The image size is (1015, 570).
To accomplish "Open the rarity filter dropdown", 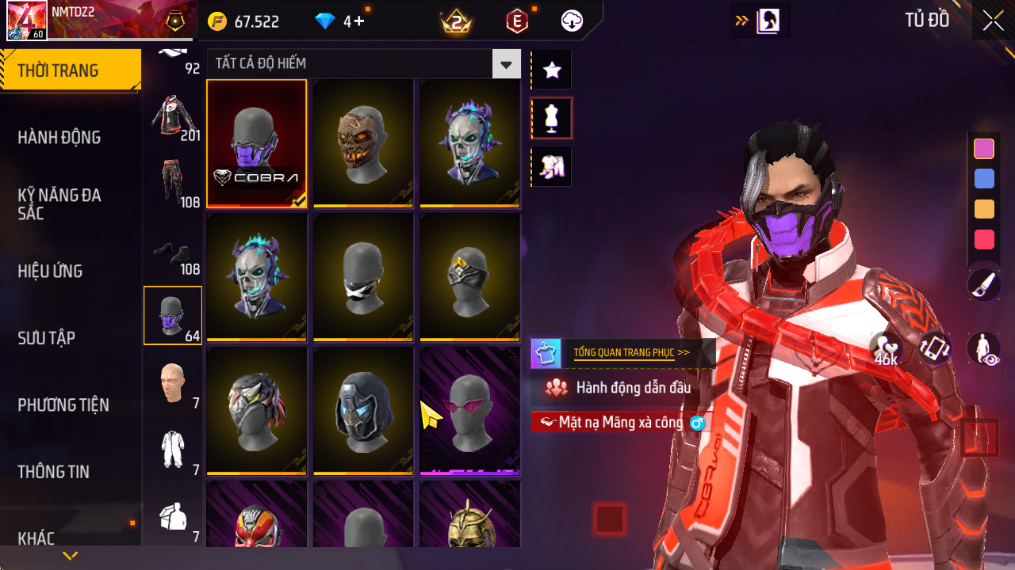I will (506, 64).
